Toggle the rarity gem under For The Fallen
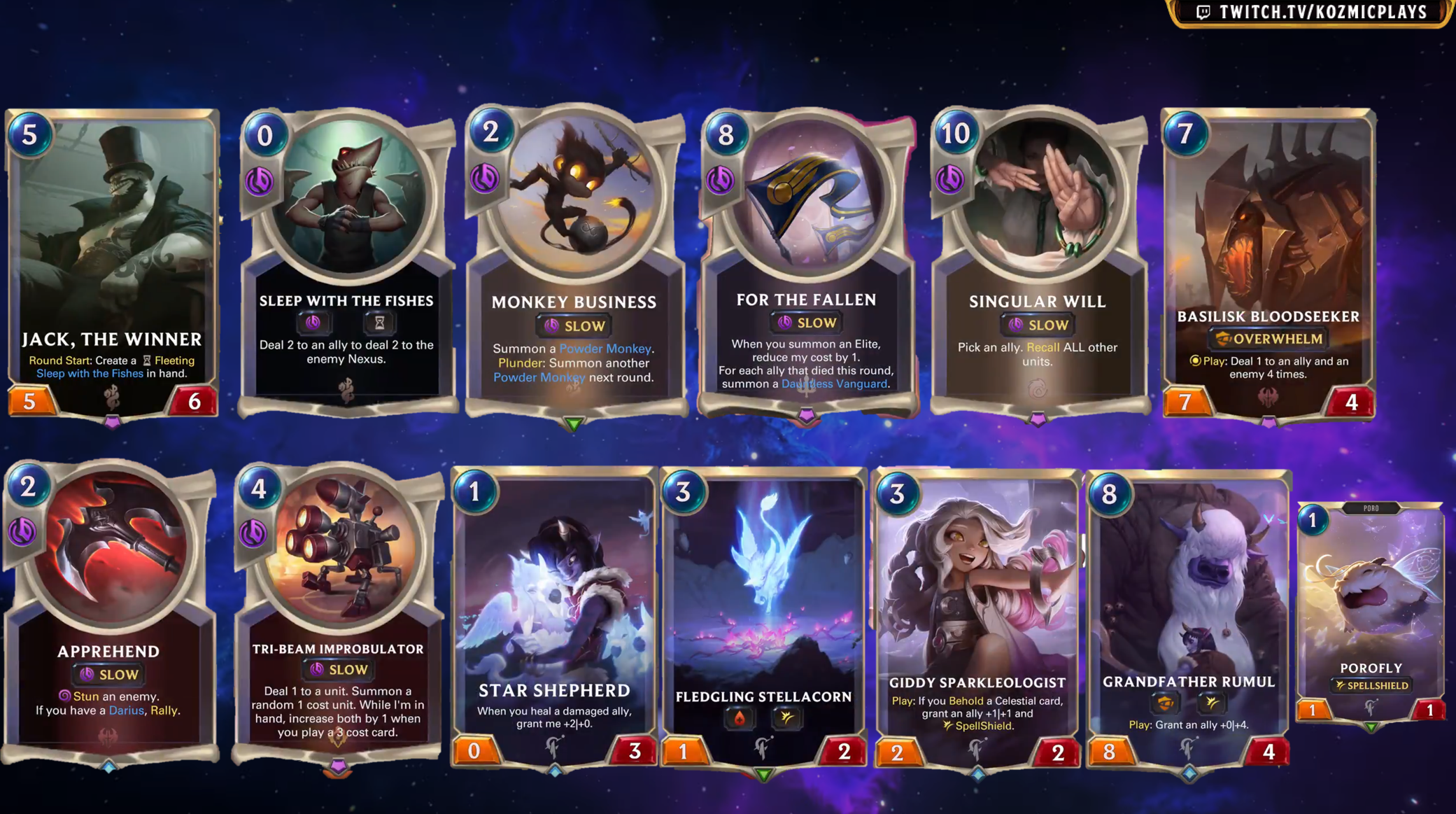Viewport: 1456px width, 814px height. pos(806,416)
